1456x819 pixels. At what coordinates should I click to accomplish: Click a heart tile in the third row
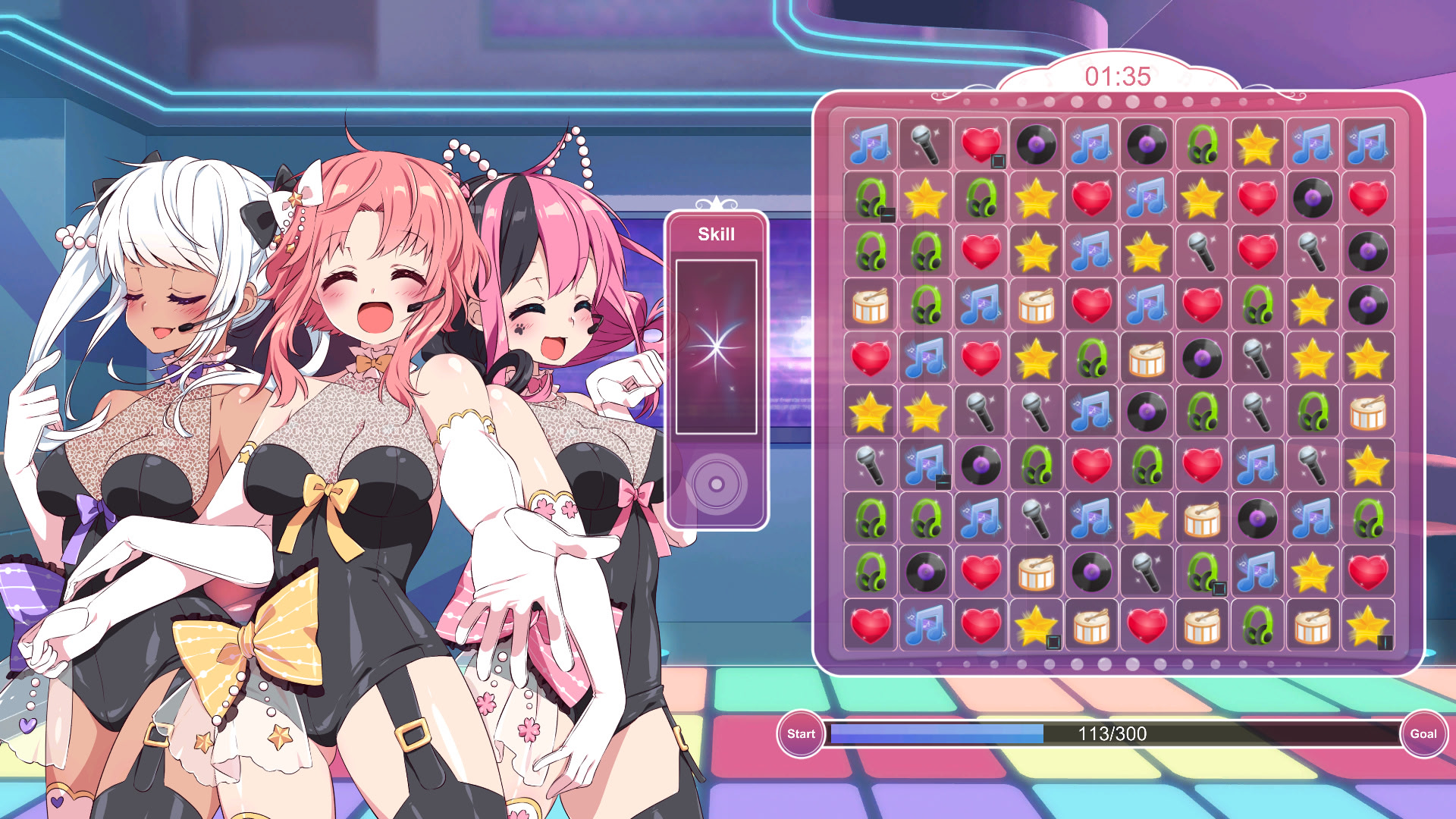coord(981,253)
